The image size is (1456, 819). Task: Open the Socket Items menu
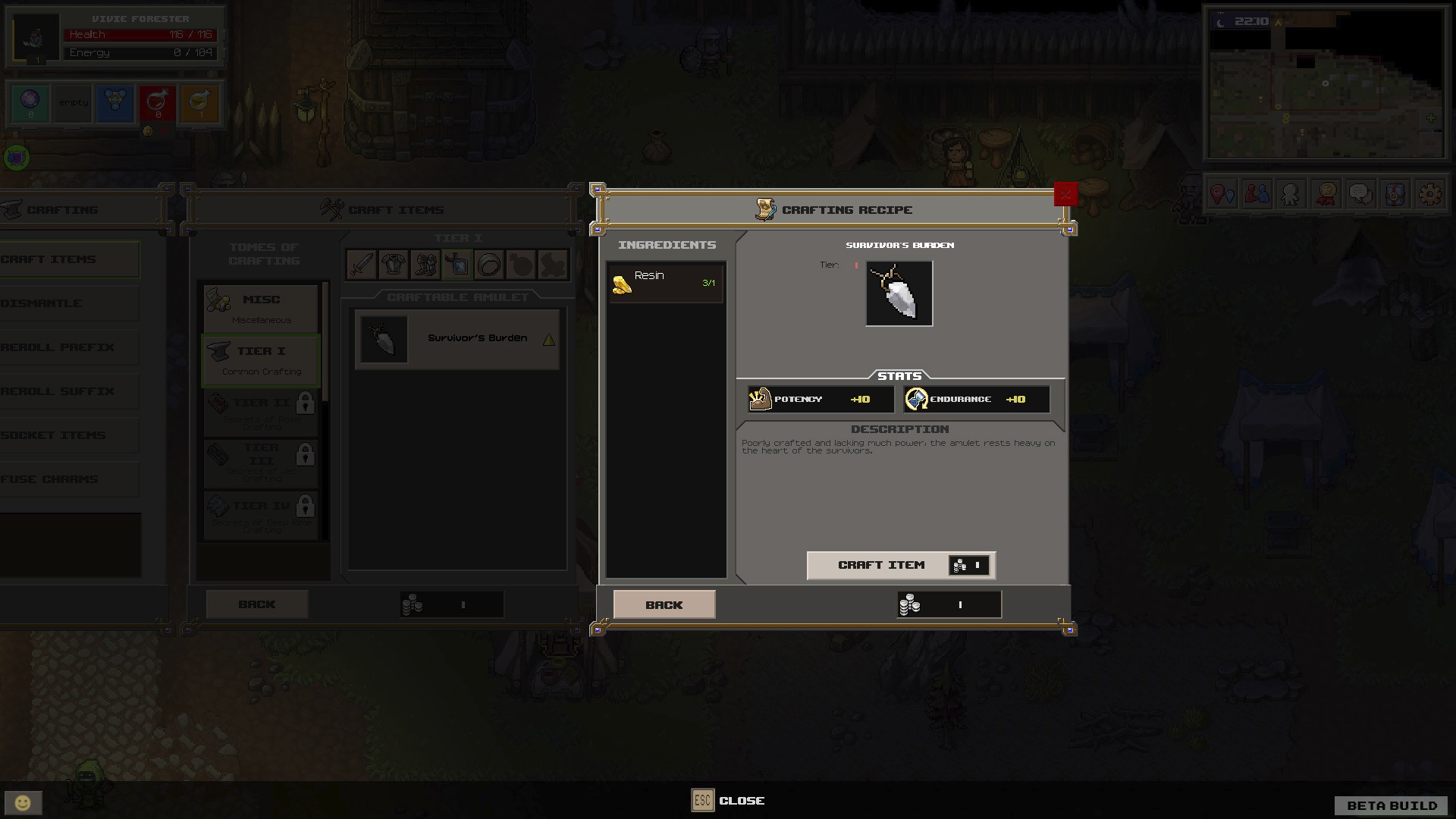[x=68, y=435]
